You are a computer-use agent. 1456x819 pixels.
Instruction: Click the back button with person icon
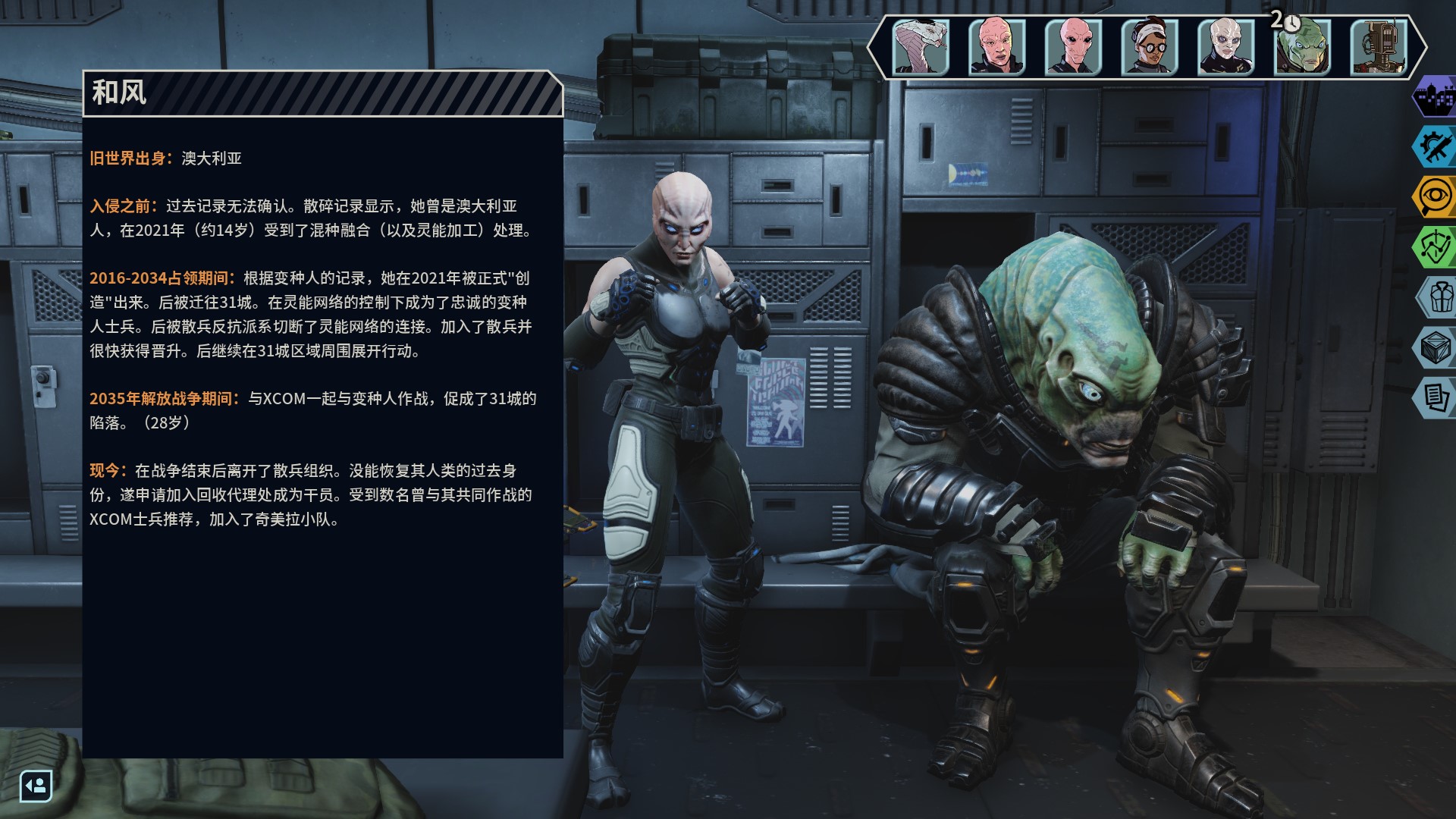[x=36, y=786]
